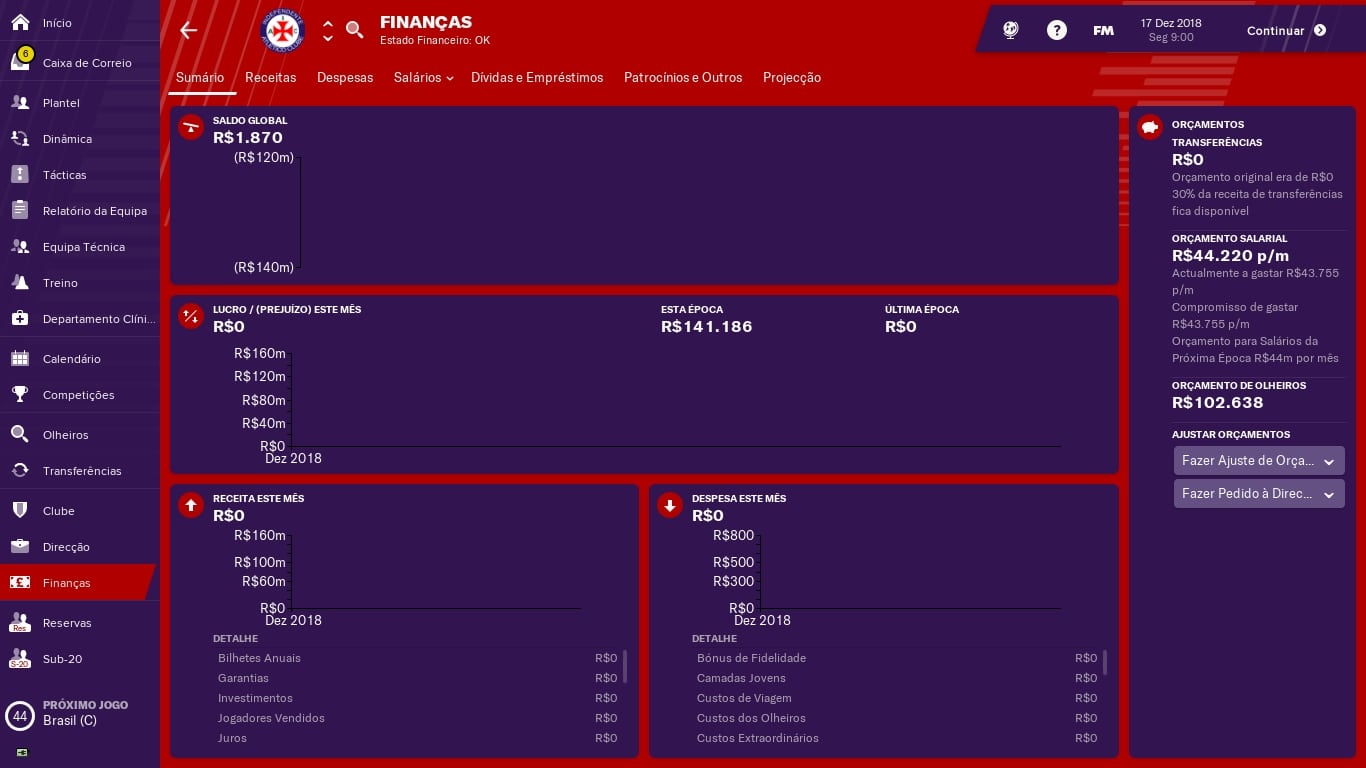Open the Transferências sidebar icon
This screenshot has height=768, width=1366.
(x=20, y=471)
